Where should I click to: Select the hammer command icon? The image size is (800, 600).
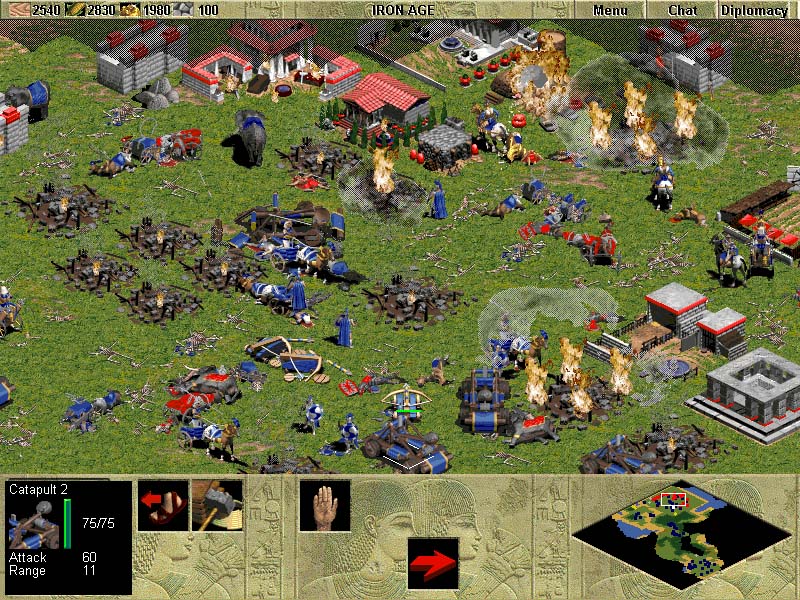pyautogui.click(x=217, y=505)
